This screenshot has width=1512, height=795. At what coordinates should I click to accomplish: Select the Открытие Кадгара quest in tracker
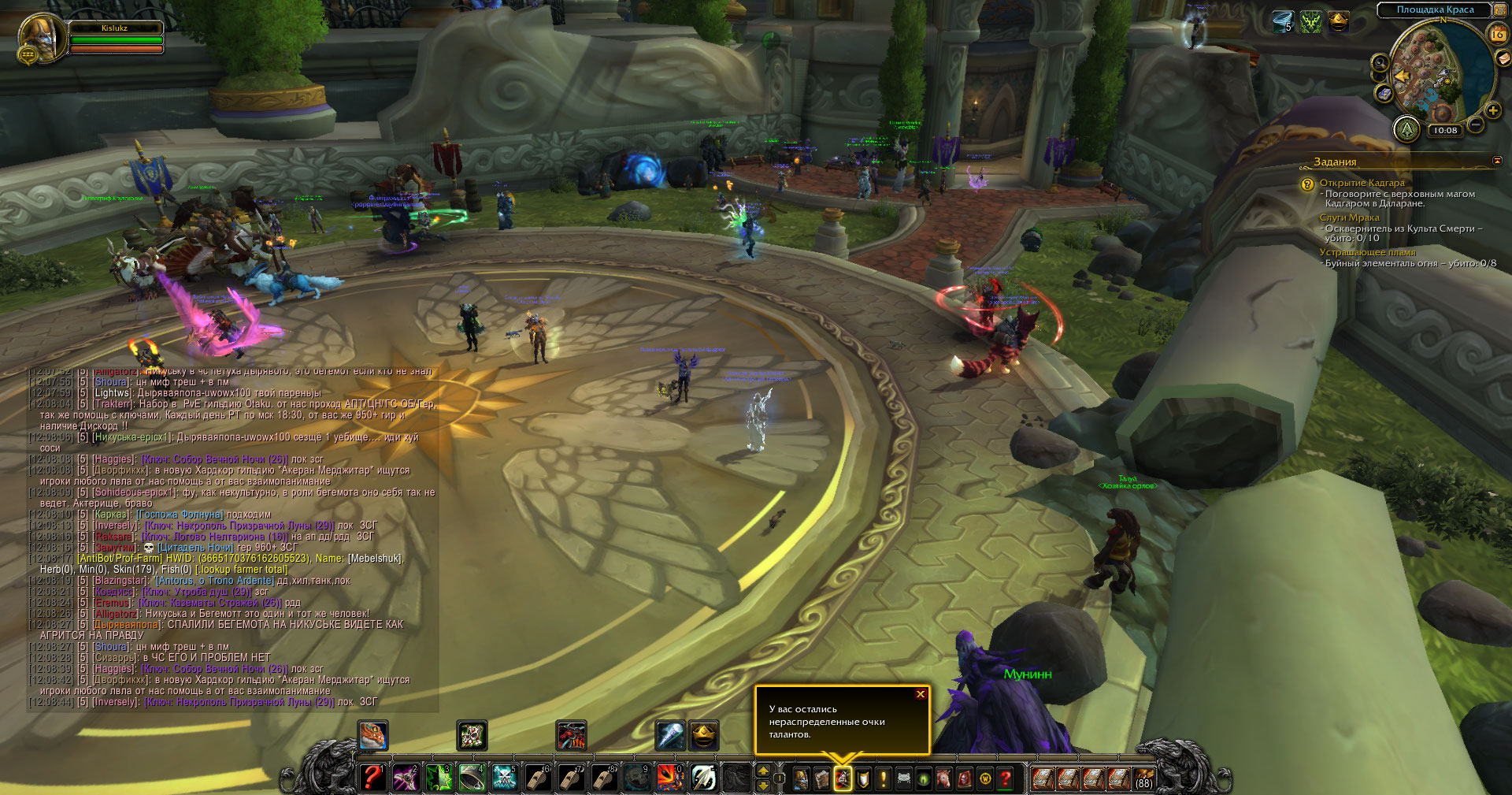pyautogui.click(x=1362, y=183)
